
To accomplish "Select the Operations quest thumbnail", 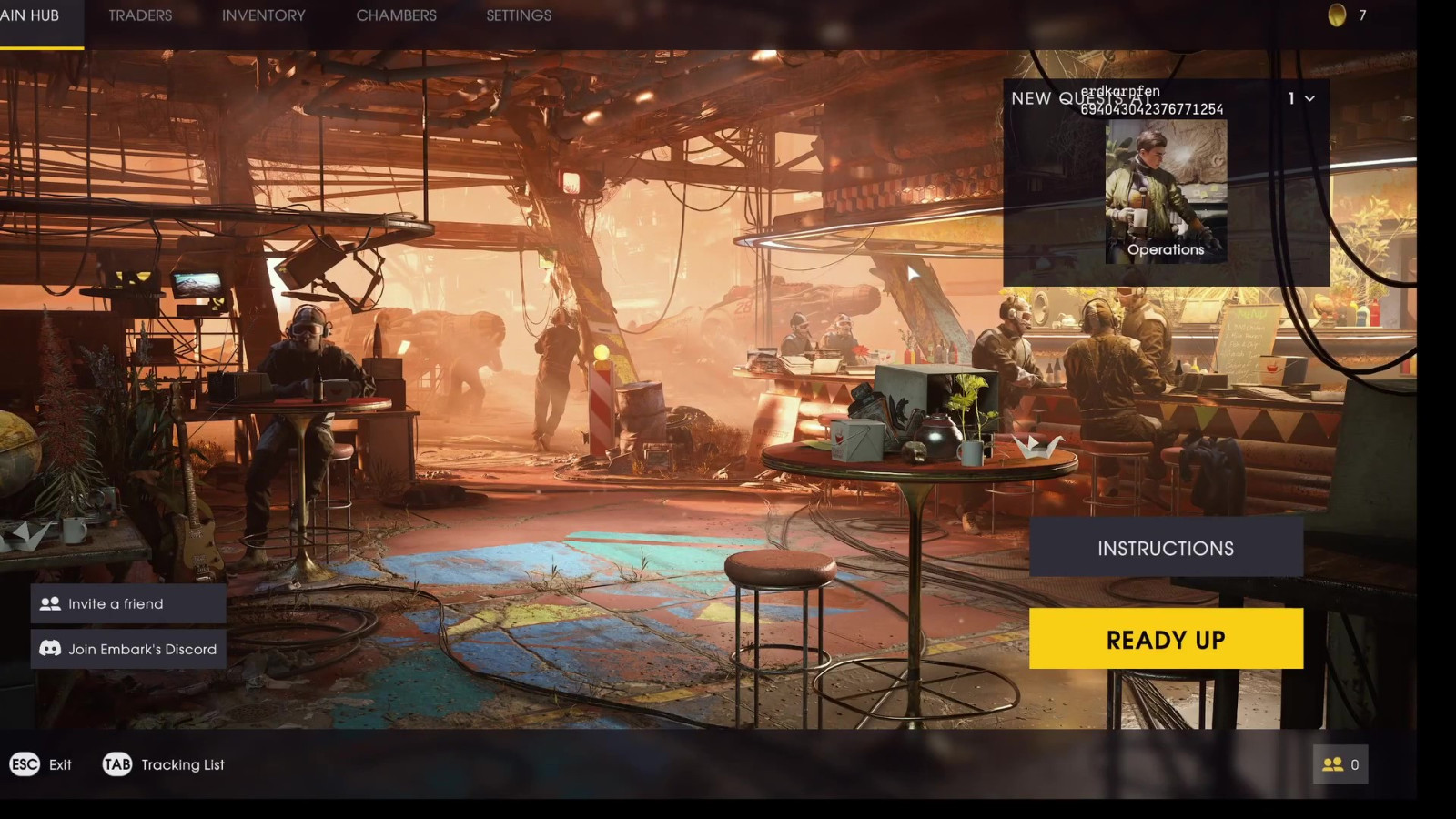I will coord(1166,192).
